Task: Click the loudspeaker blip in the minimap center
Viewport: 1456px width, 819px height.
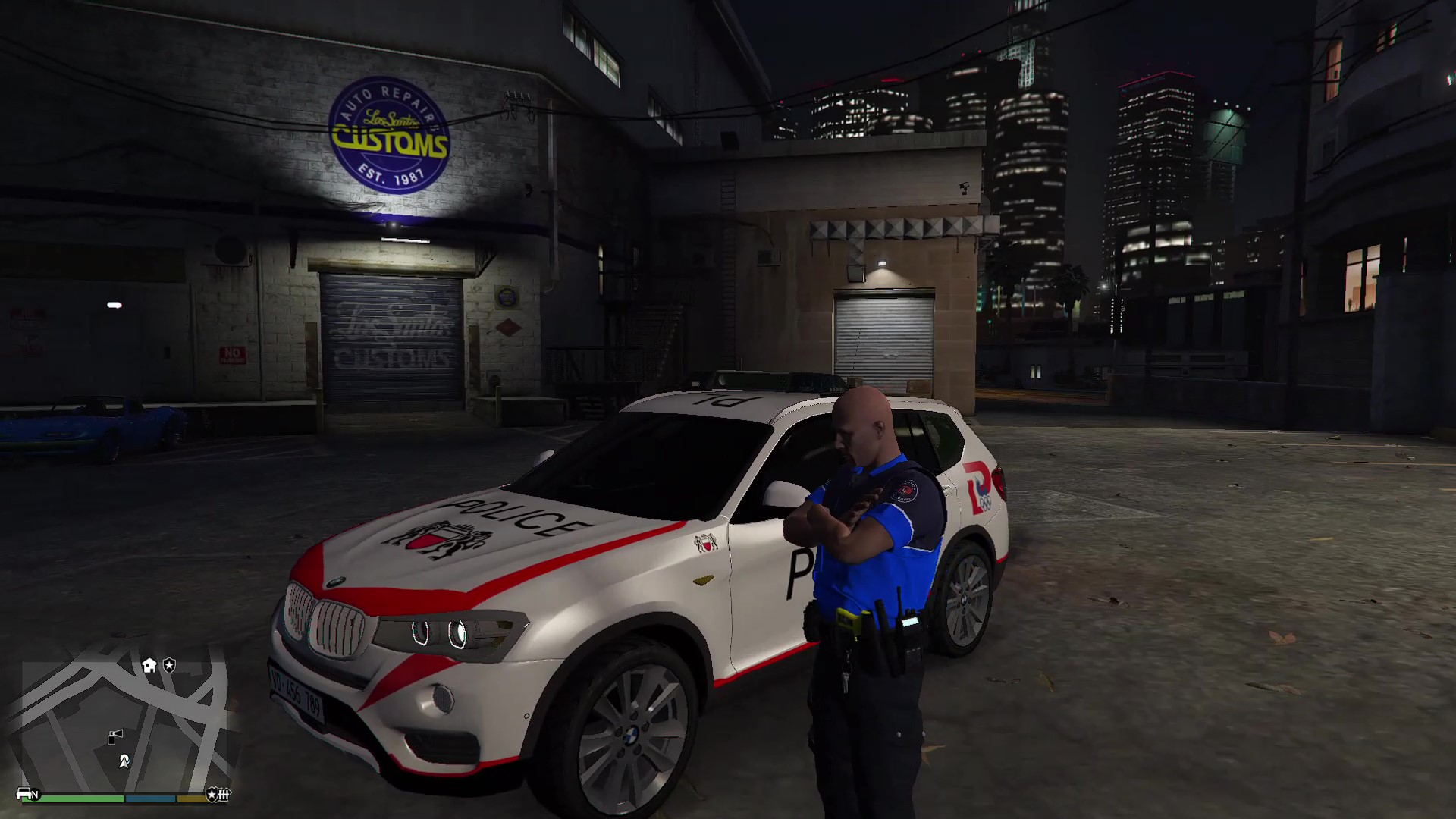Action: (x=115, y=736)
